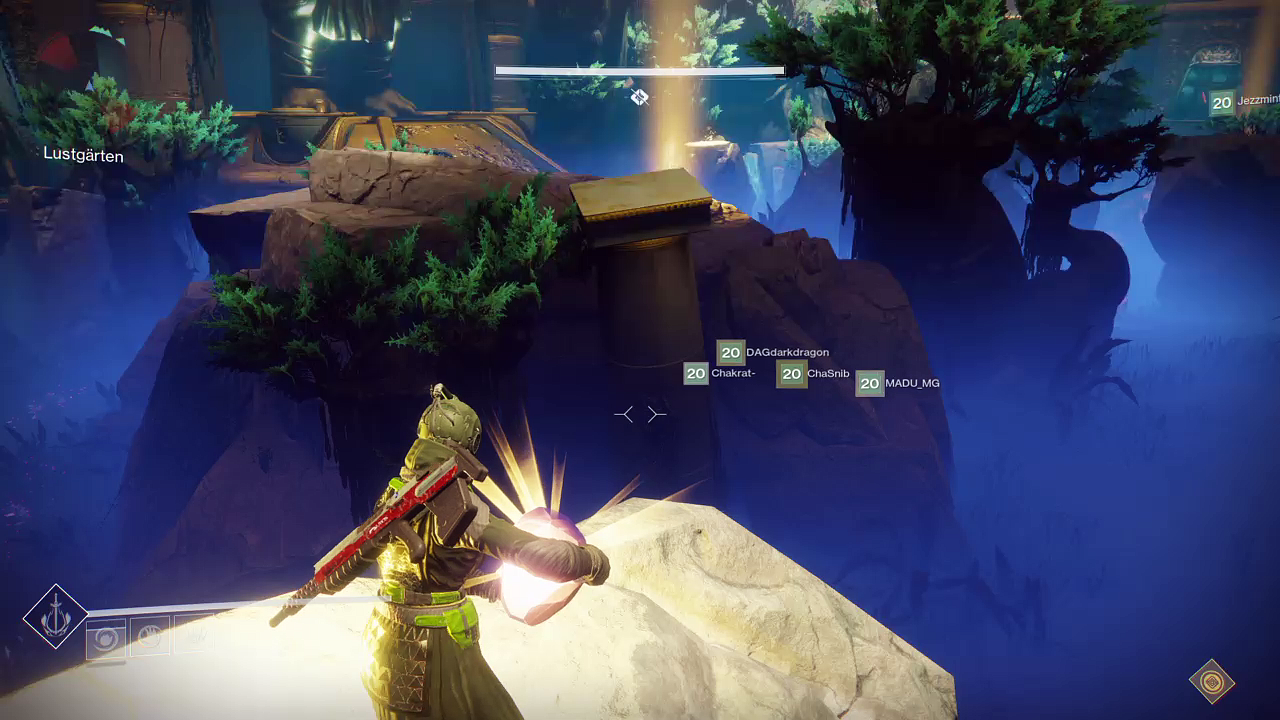This screenshot has width=1280, height=720.
Task: Pick the ChaSnib player nameplate
Action: click(813, 374)
